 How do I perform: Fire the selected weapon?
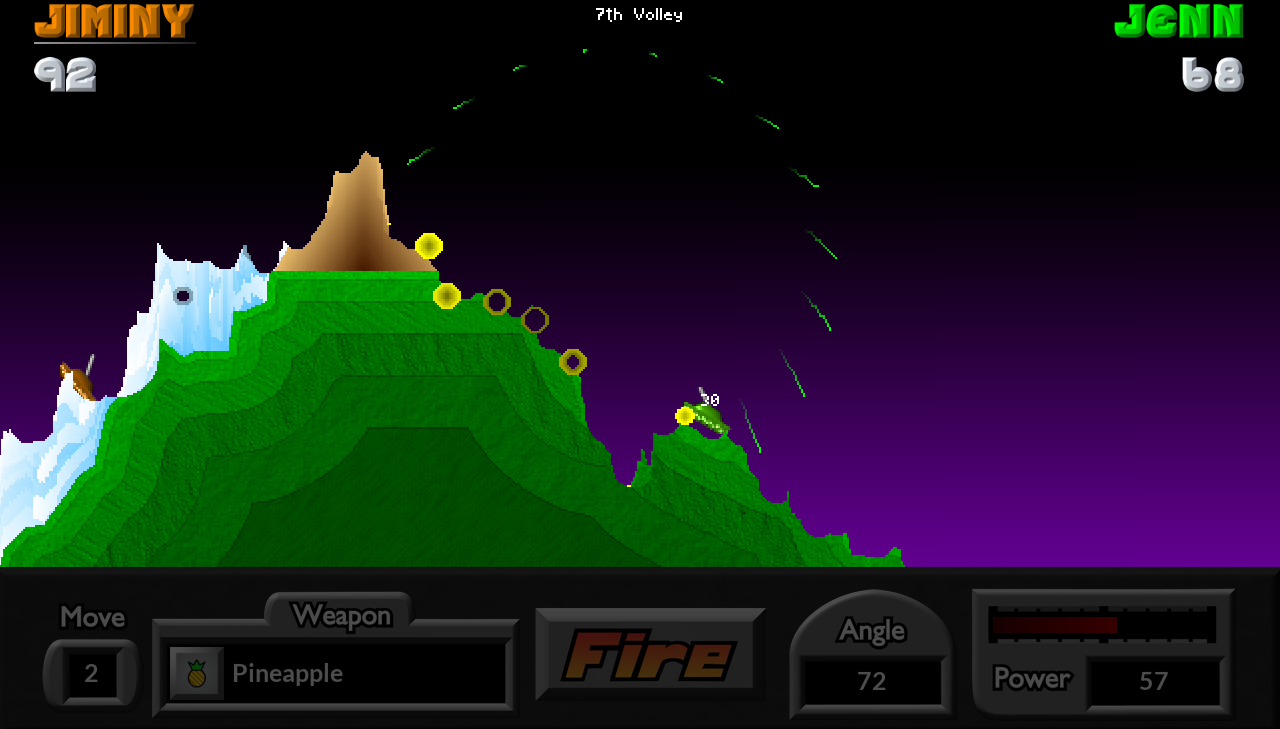(x=650, y=656)
